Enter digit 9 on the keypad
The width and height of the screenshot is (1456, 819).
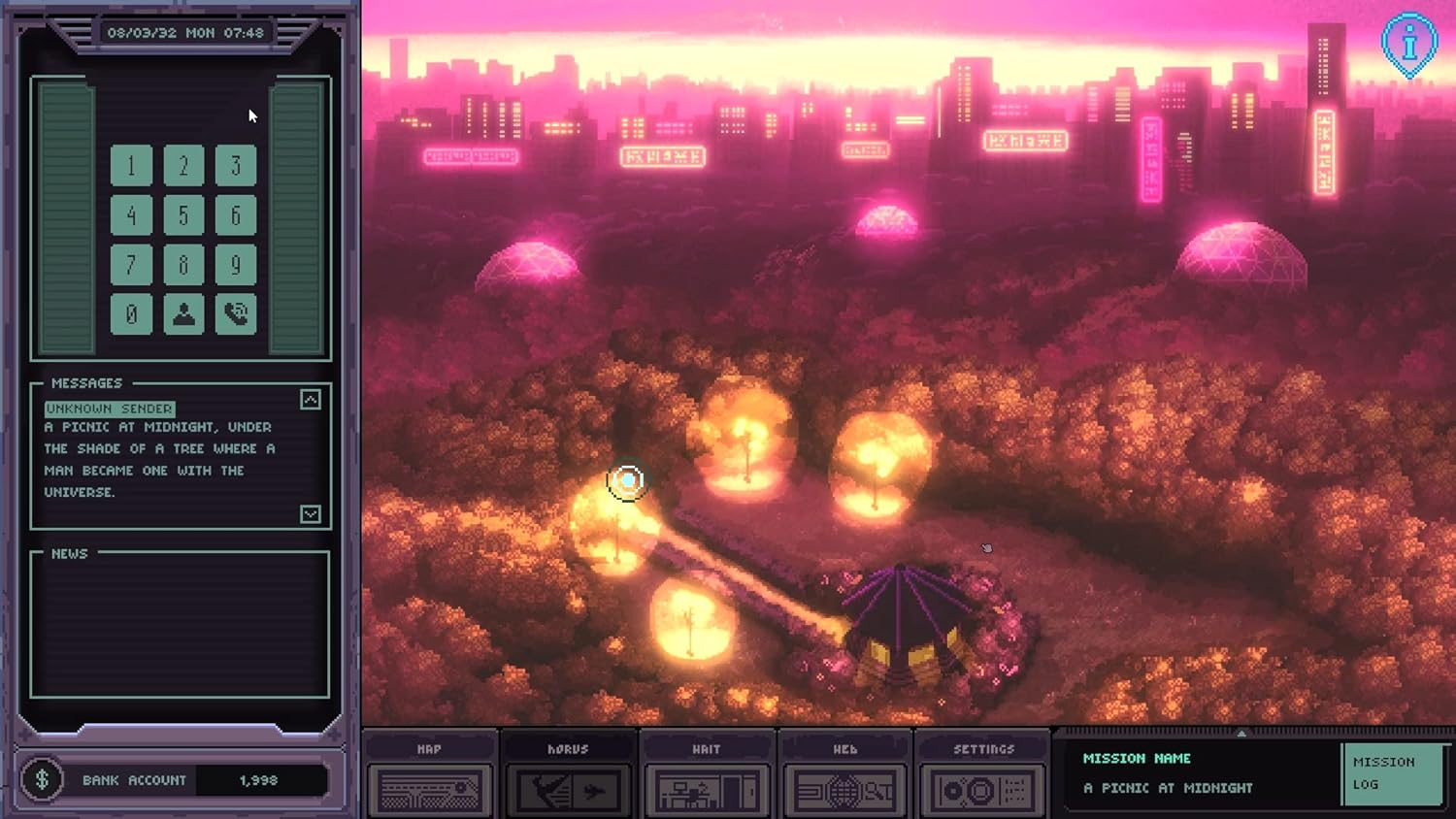click(x=235, y=265)
